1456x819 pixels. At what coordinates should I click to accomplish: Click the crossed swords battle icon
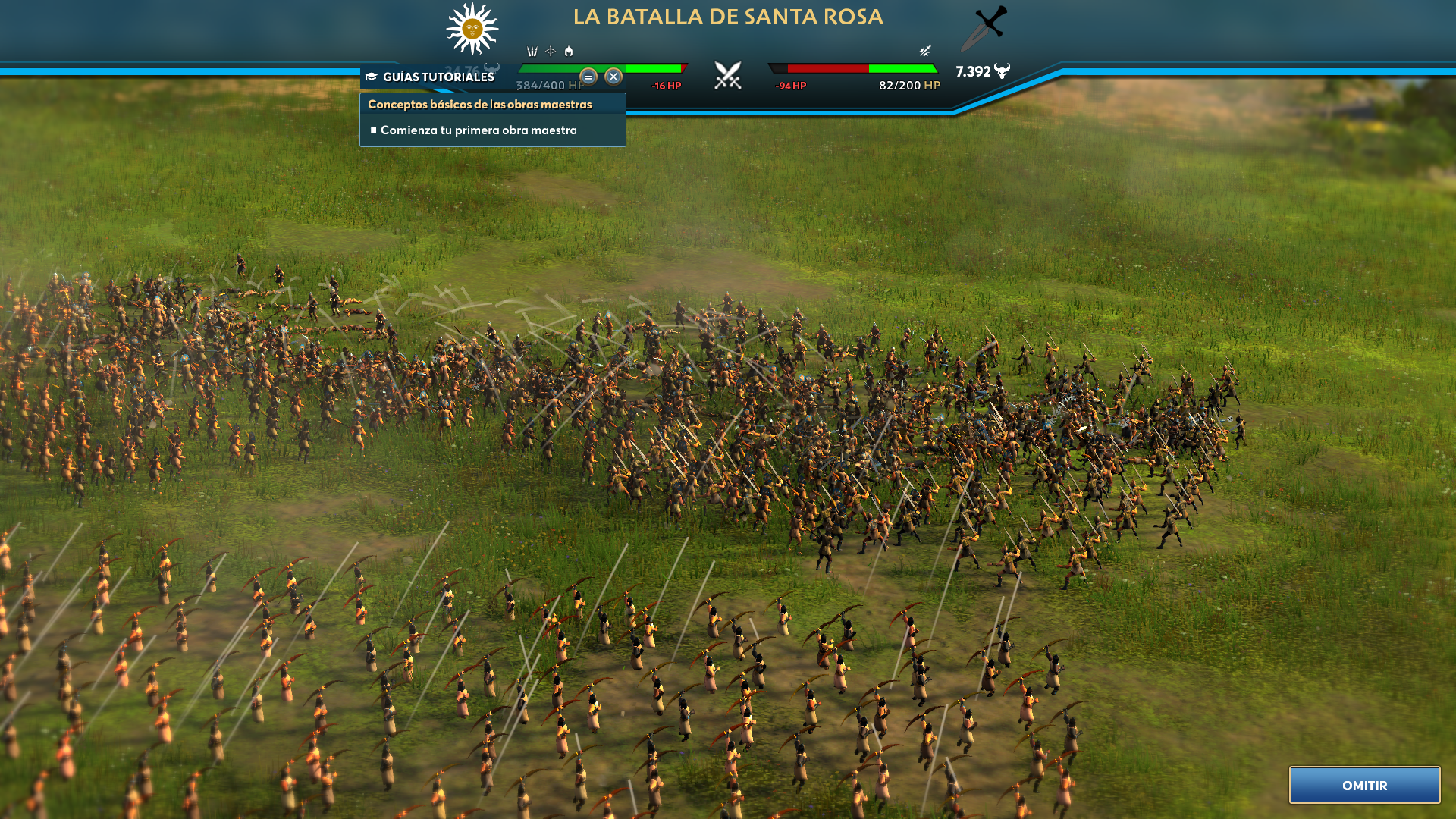(728, 75)
